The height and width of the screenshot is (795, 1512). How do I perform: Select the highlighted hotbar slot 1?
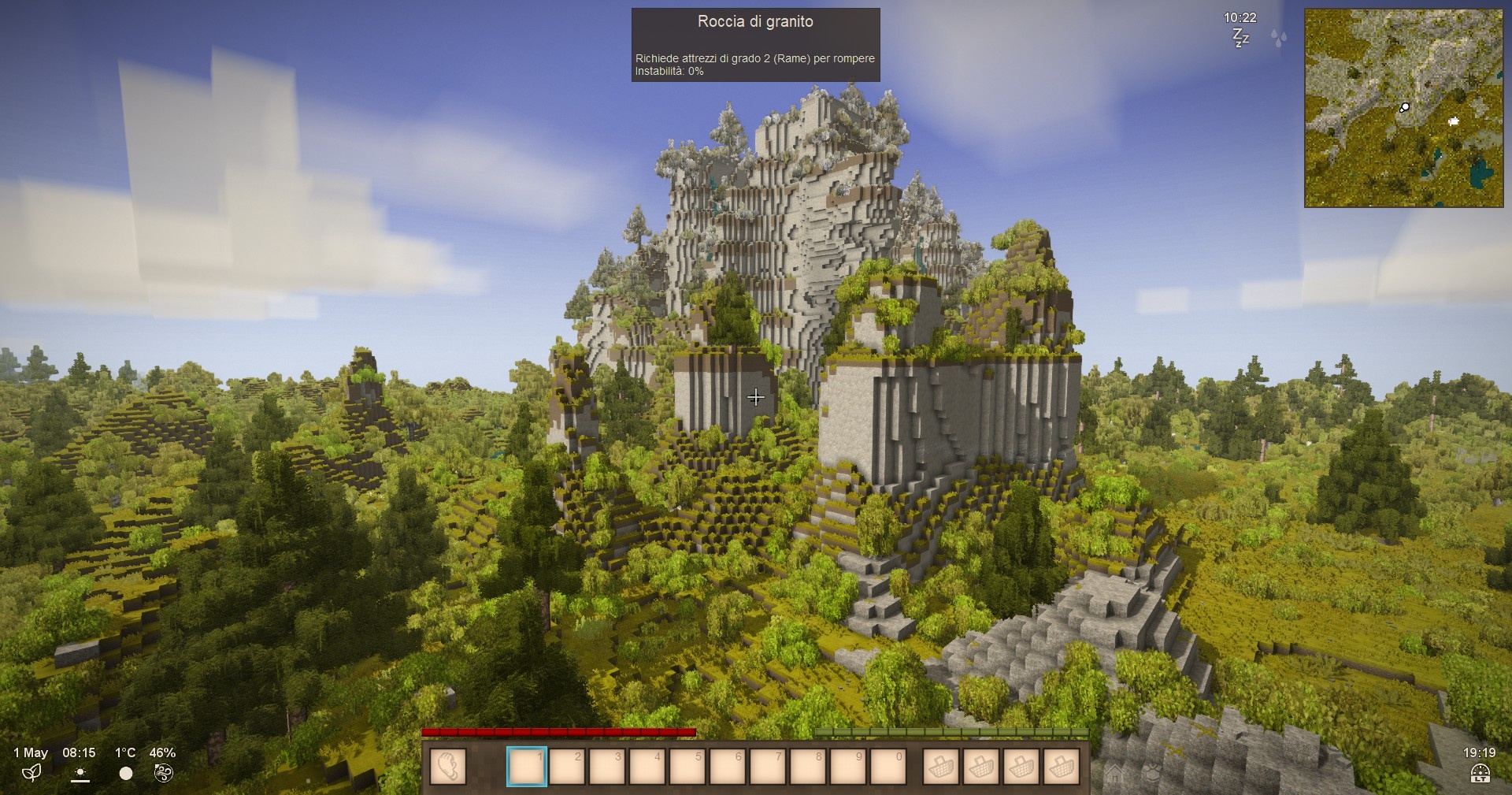pos(527,767)
